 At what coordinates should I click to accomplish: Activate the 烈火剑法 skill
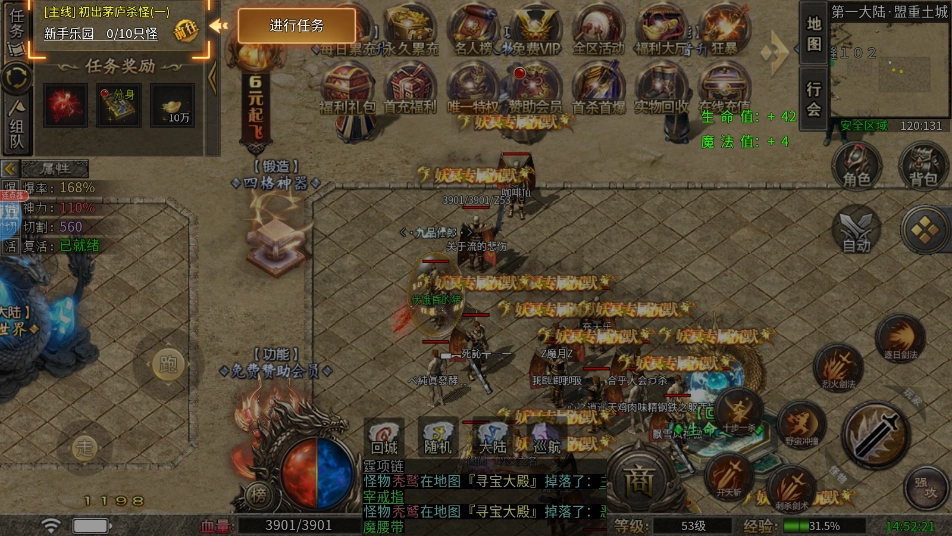[837, 368]
